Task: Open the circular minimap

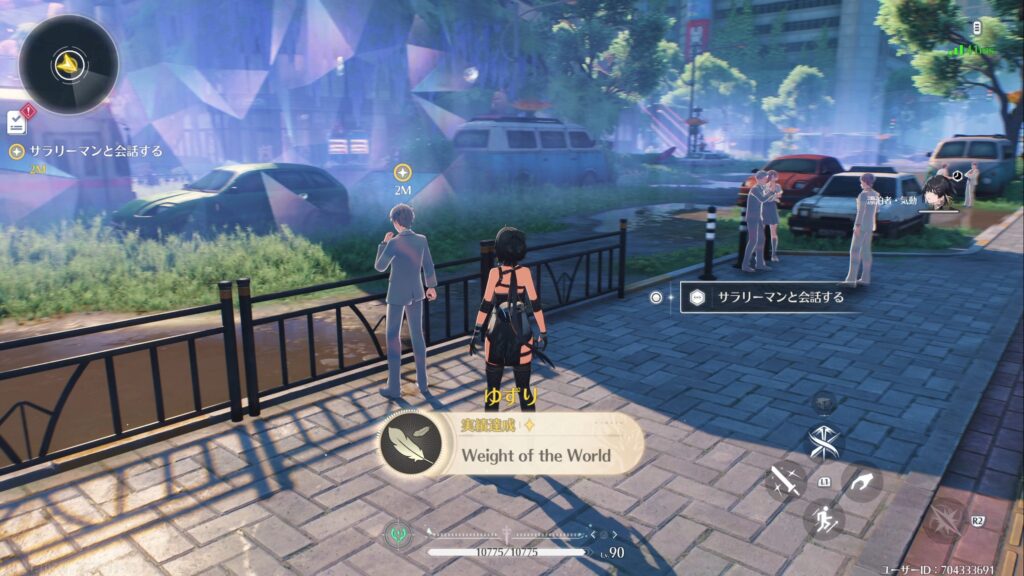Action: pos(68,64)
